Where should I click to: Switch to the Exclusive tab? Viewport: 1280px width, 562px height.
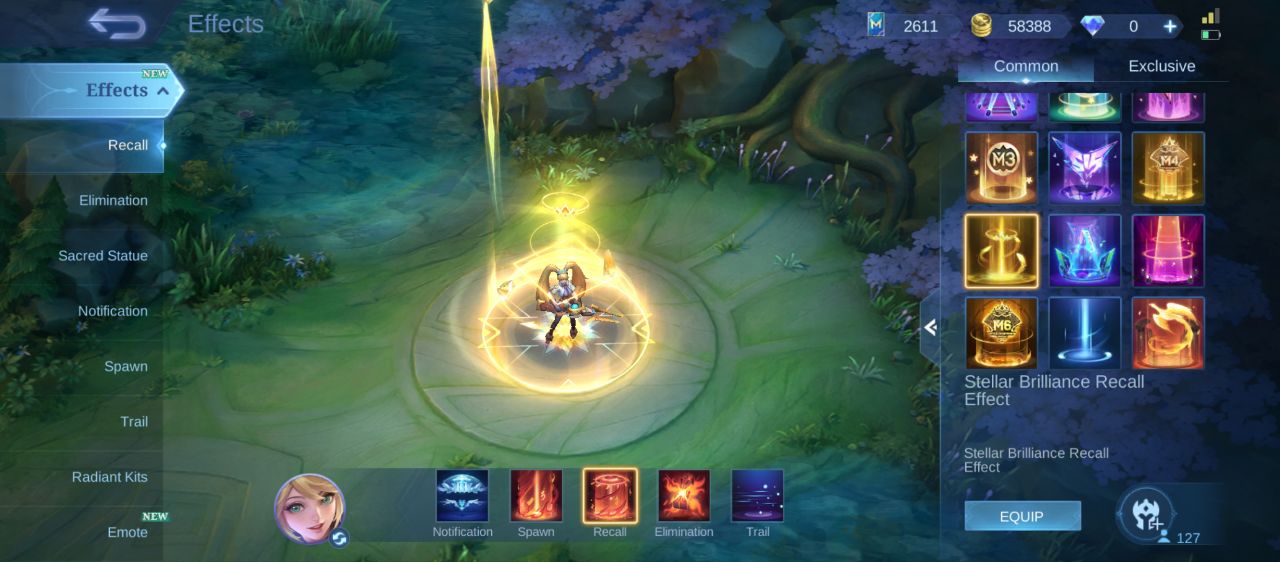click(1161, 66)
